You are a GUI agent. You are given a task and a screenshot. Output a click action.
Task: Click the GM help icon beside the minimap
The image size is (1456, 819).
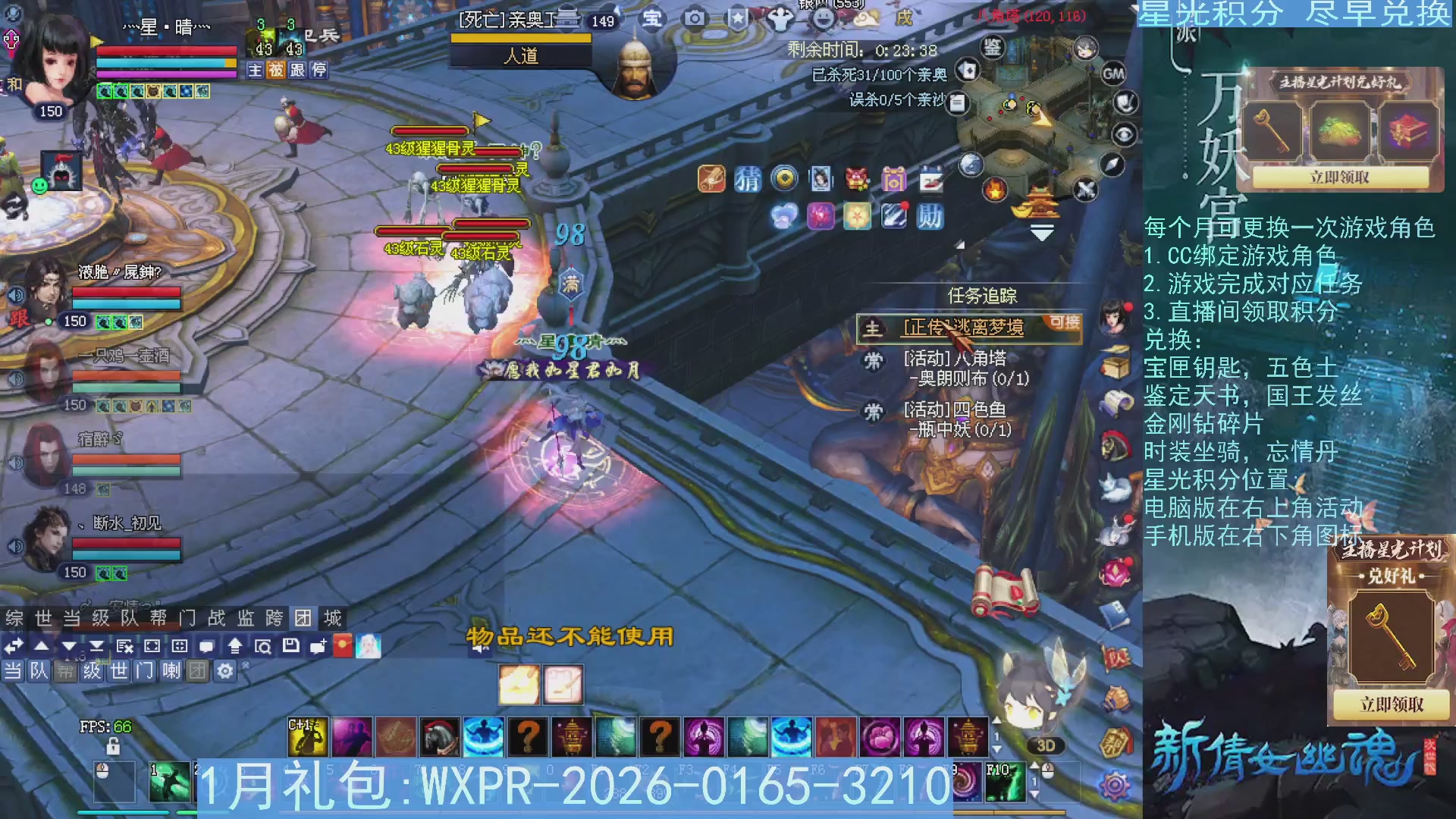1114,74
